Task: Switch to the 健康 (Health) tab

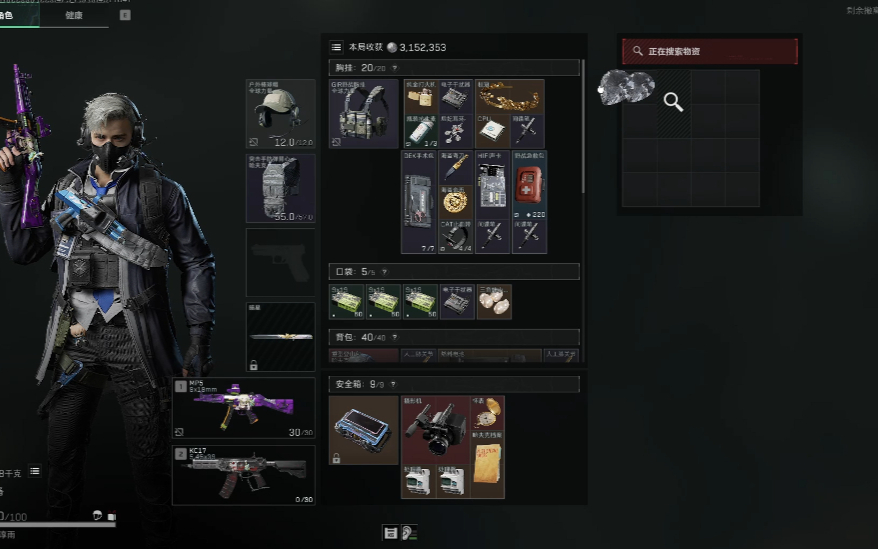Action: pyautogui.click(x=74, y=15)
